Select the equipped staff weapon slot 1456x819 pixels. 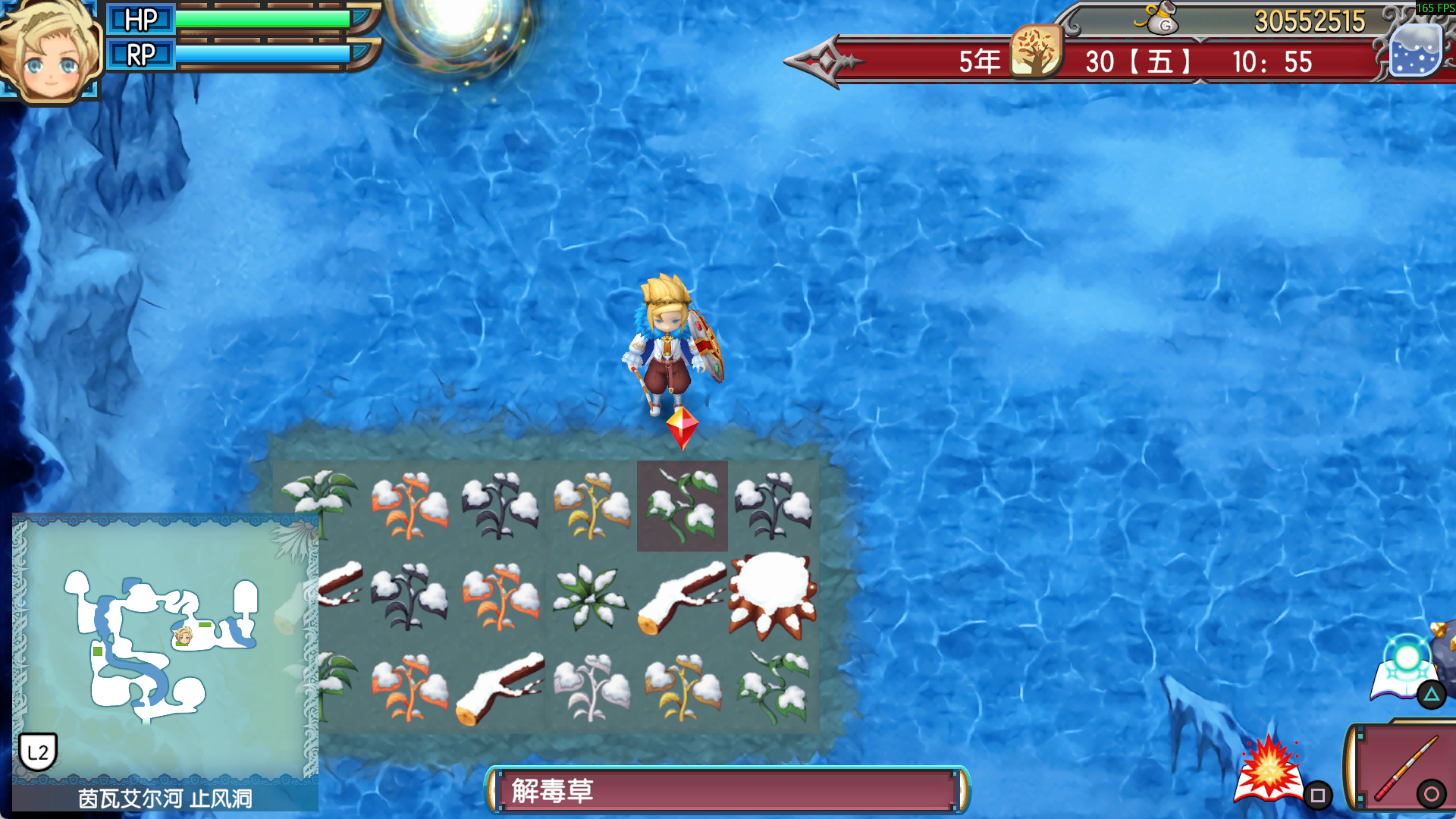(1404, 767)
